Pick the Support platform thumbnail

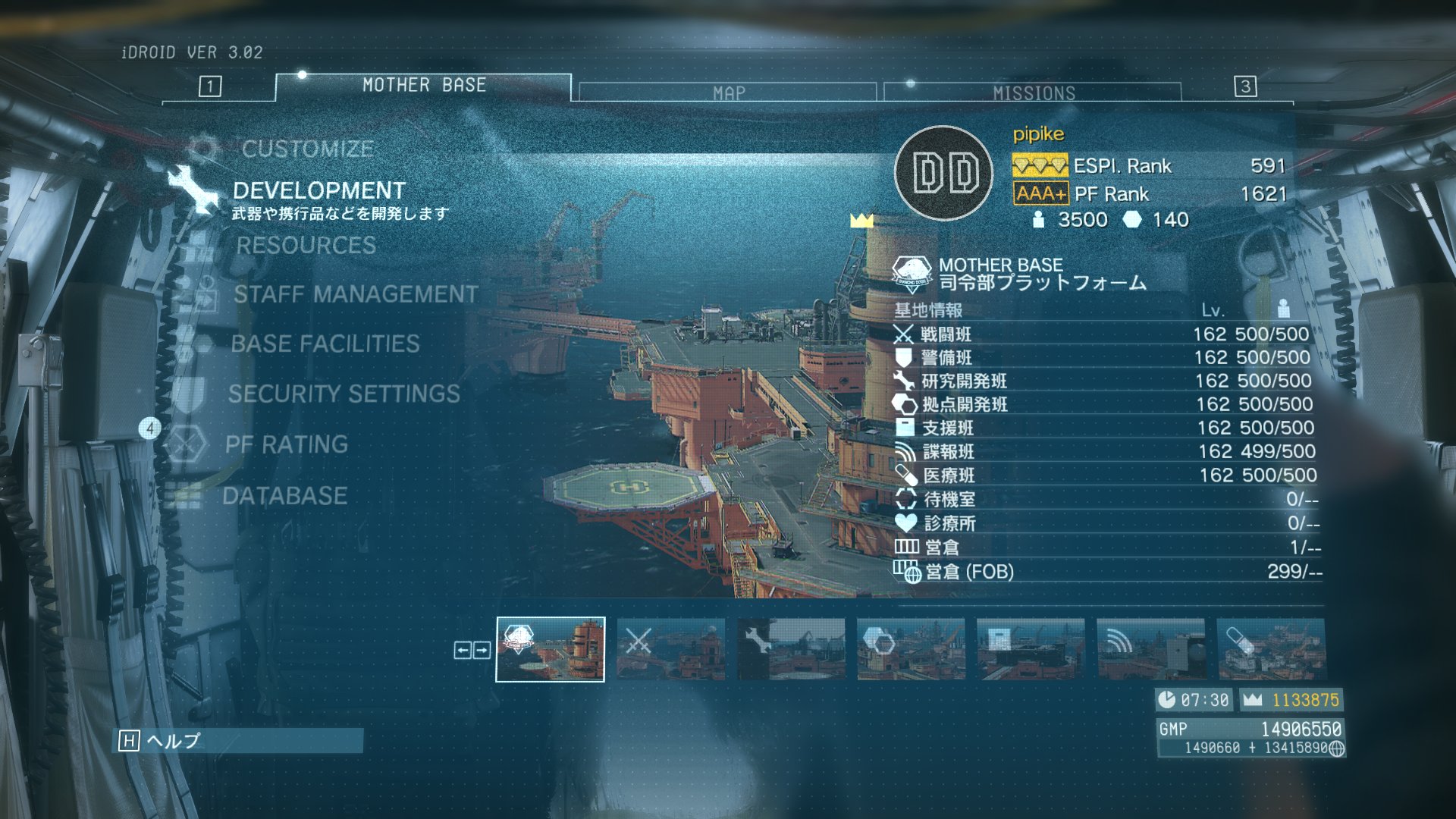point(1031,649)
